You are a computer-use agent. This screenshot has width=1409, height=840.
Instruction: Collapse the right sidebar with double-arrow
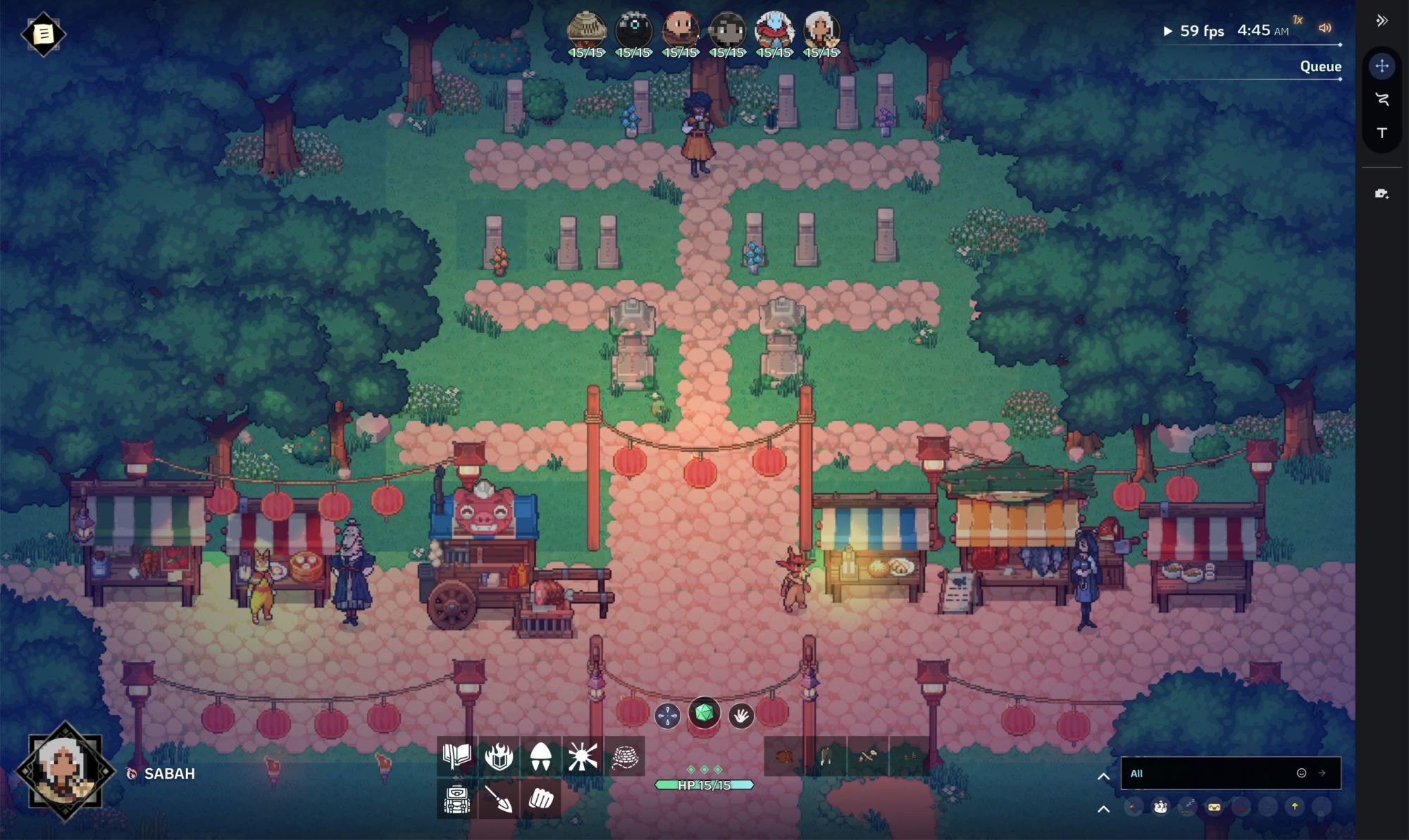1382,20
